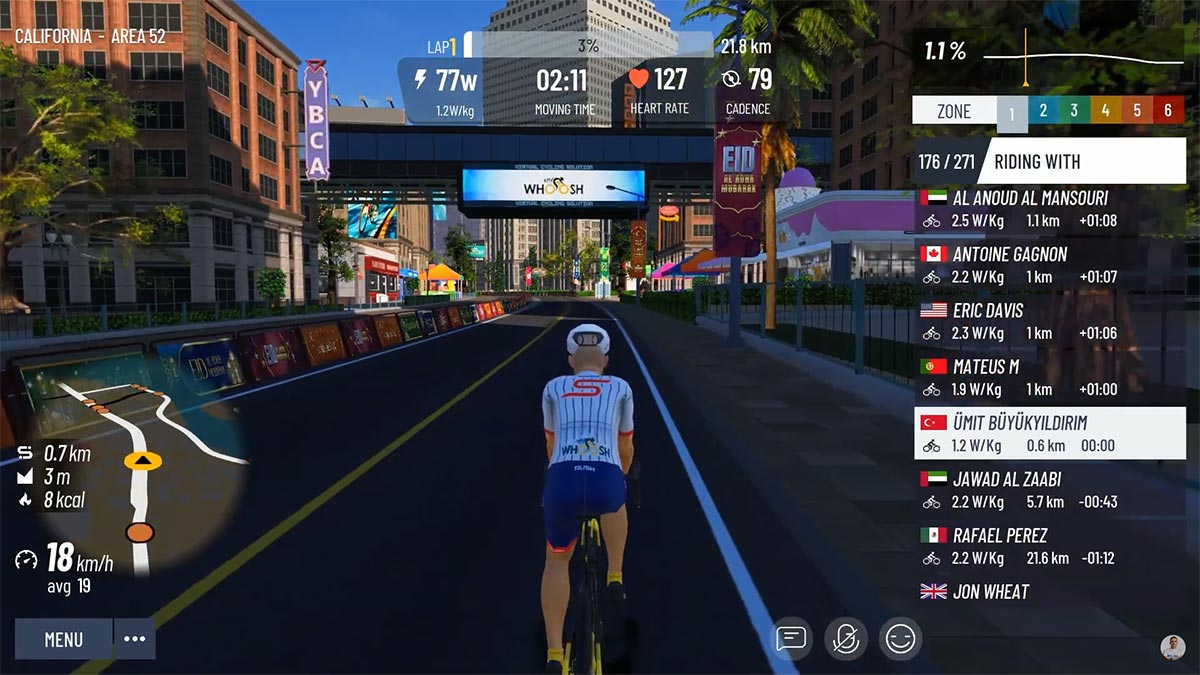
Task: Click the profile avatar thumbnail
Action: click(1173, 647)
